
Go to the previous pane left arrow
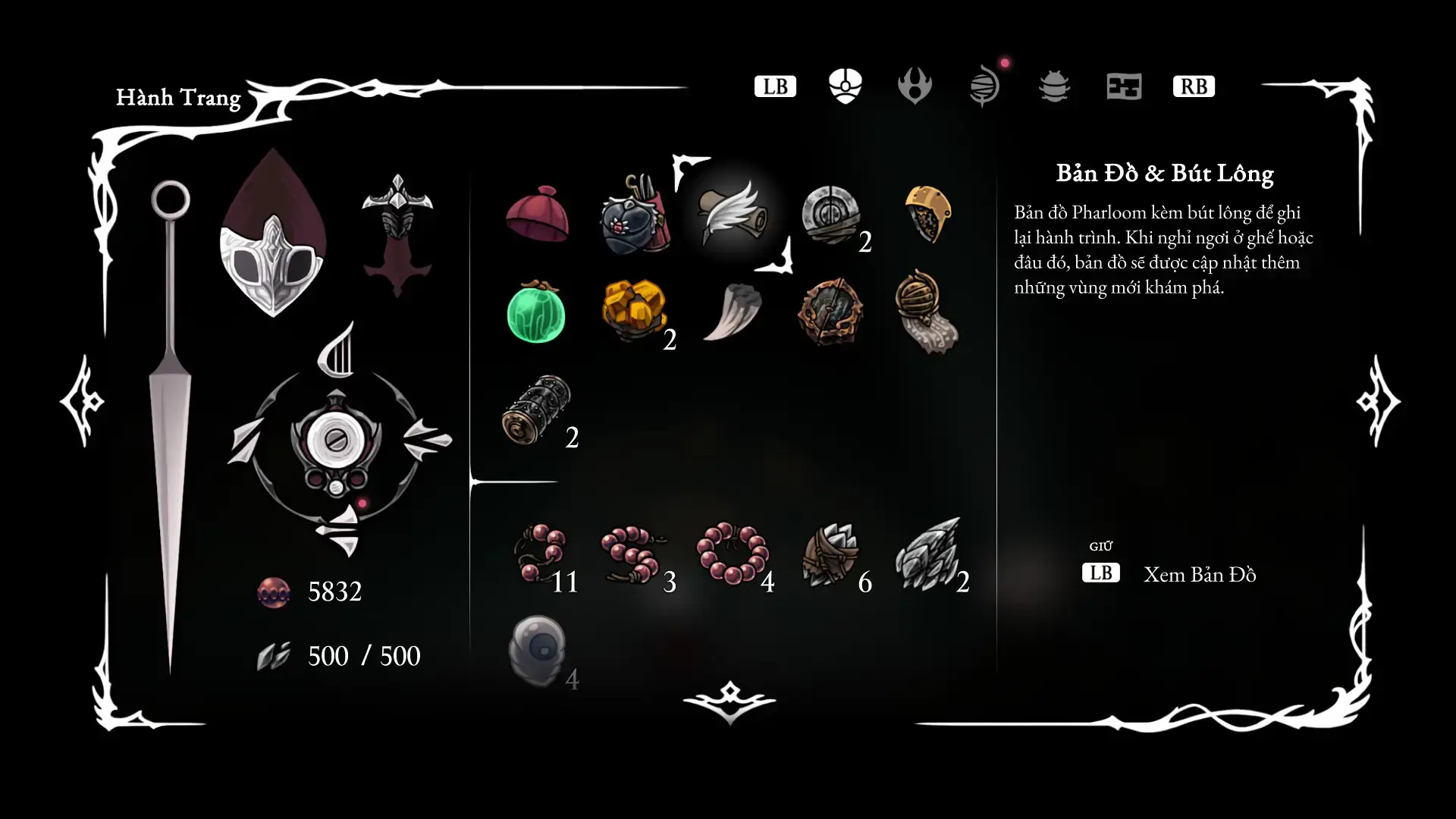pyautogui.click(x=82, y=400)
